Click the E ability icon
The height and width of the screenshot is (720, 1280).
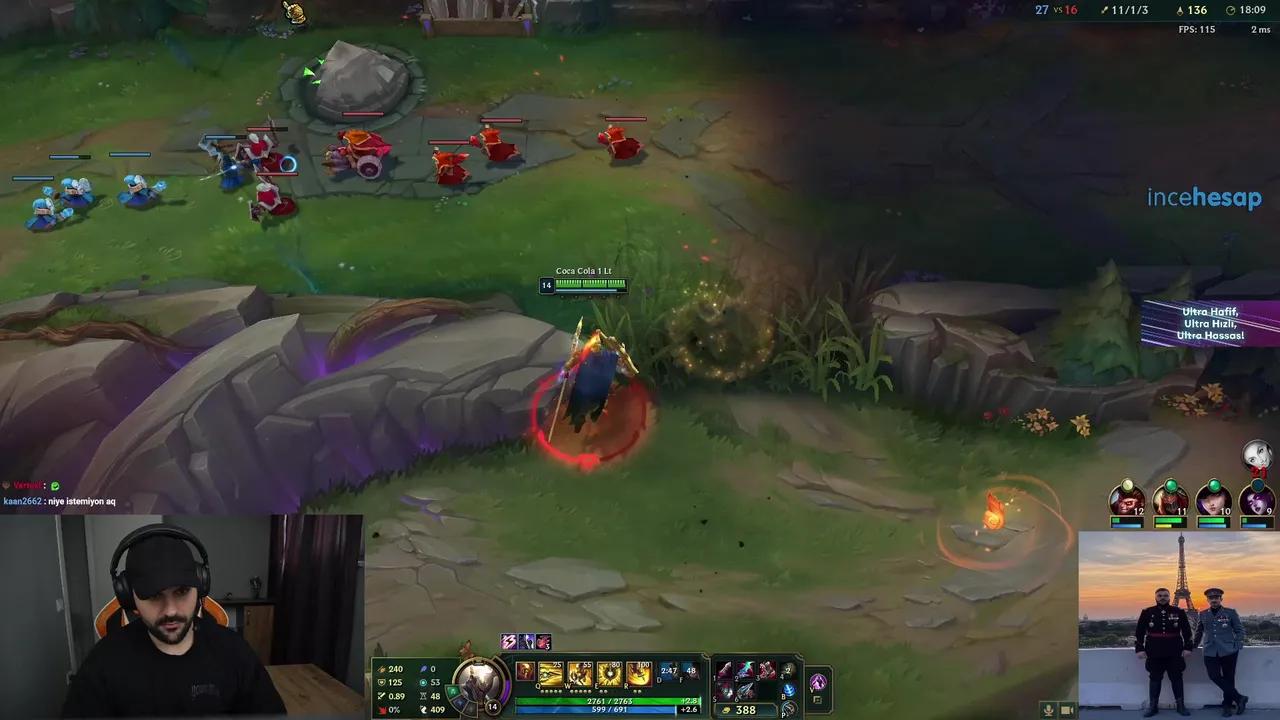(x=609, y=673)
